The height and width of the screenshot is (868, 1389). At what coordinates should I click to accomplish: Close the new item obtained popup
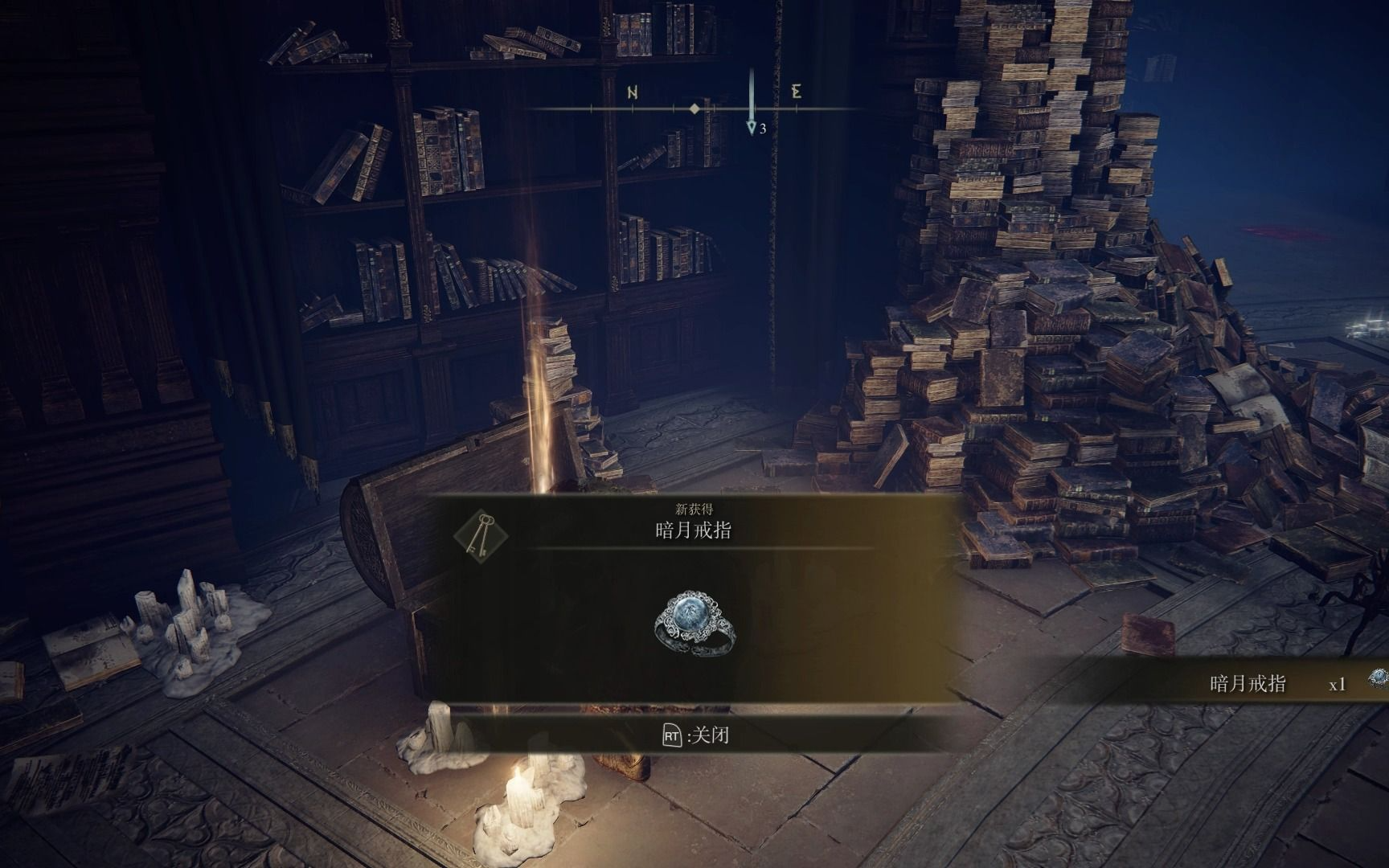pos(694,735)
